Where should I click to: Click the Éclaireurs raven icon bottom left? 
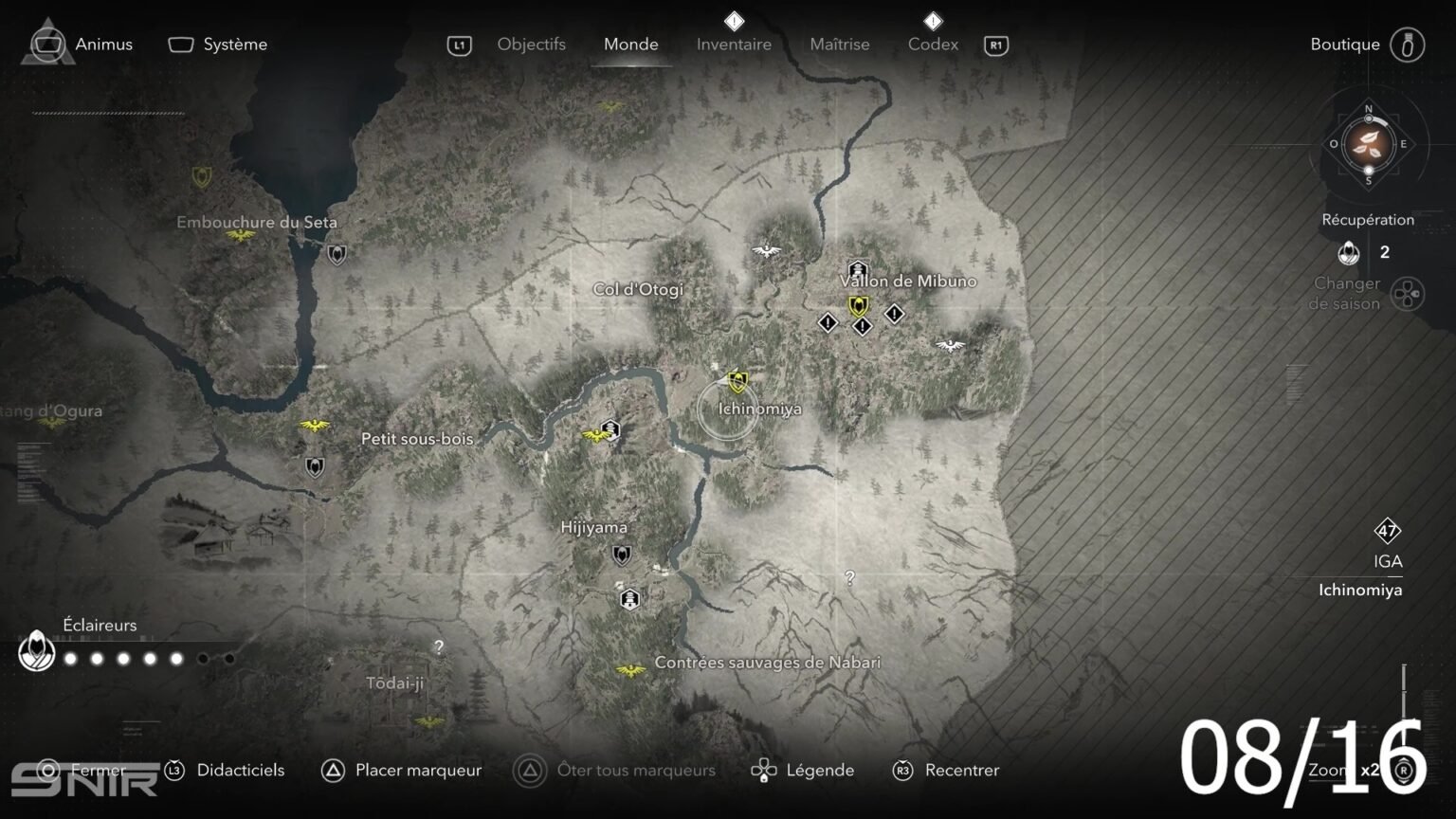36,652
